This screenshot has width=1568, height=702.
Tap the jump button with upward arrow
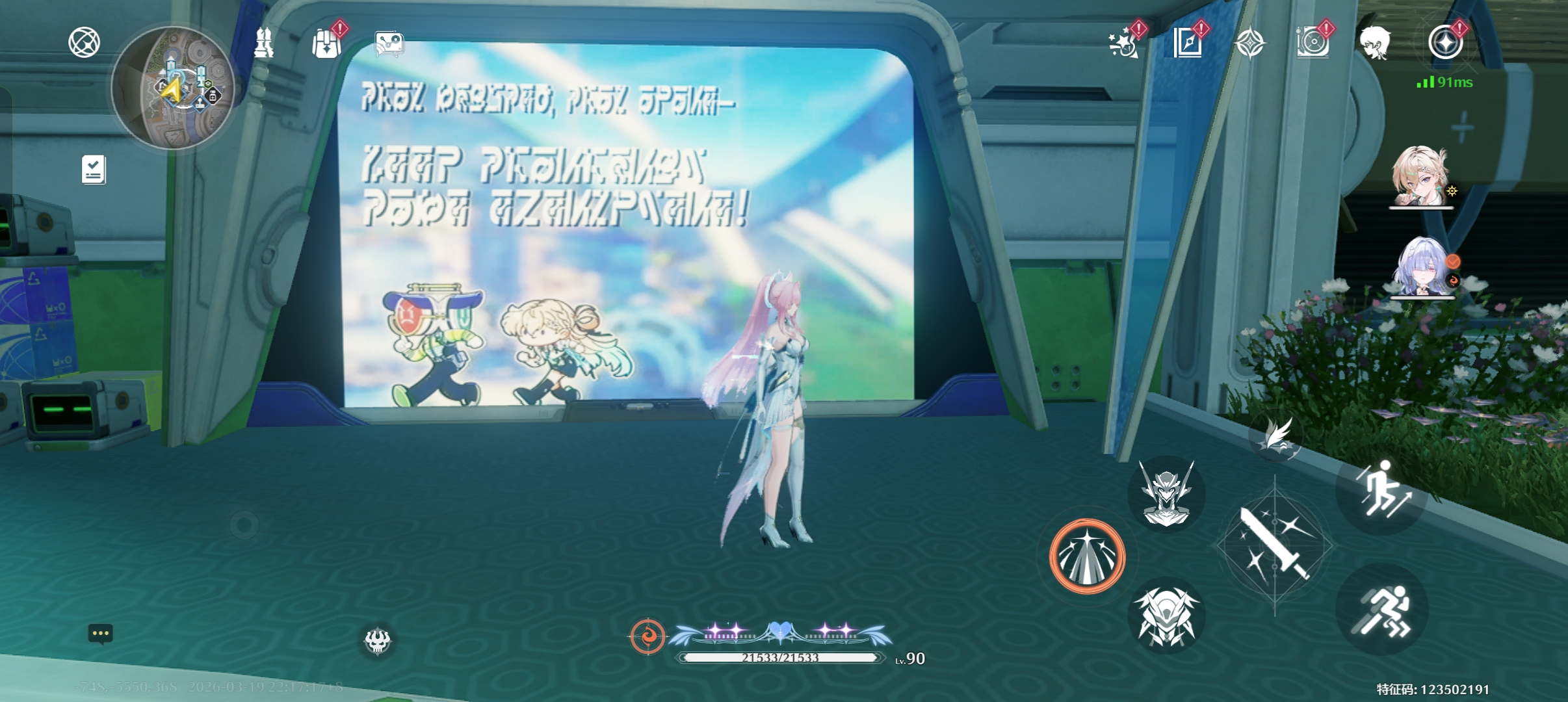(x=1382, y=491)
